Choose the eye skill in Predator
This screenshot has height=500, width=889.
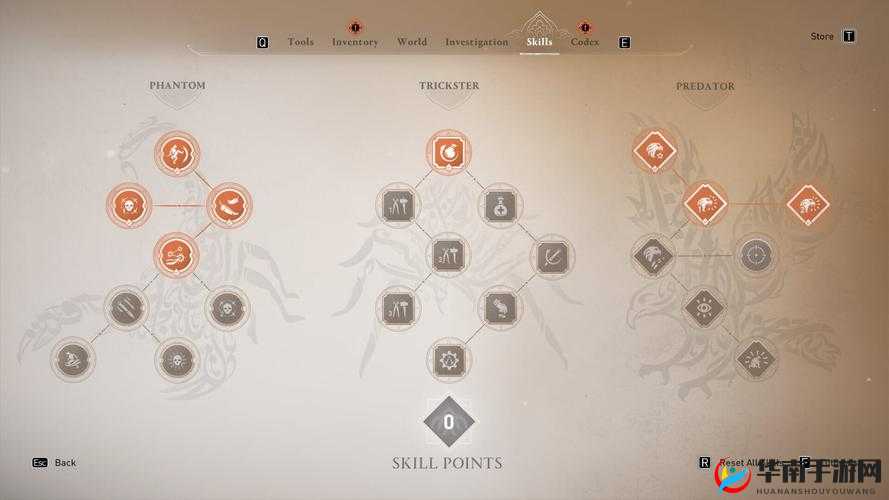coord(705,308)
